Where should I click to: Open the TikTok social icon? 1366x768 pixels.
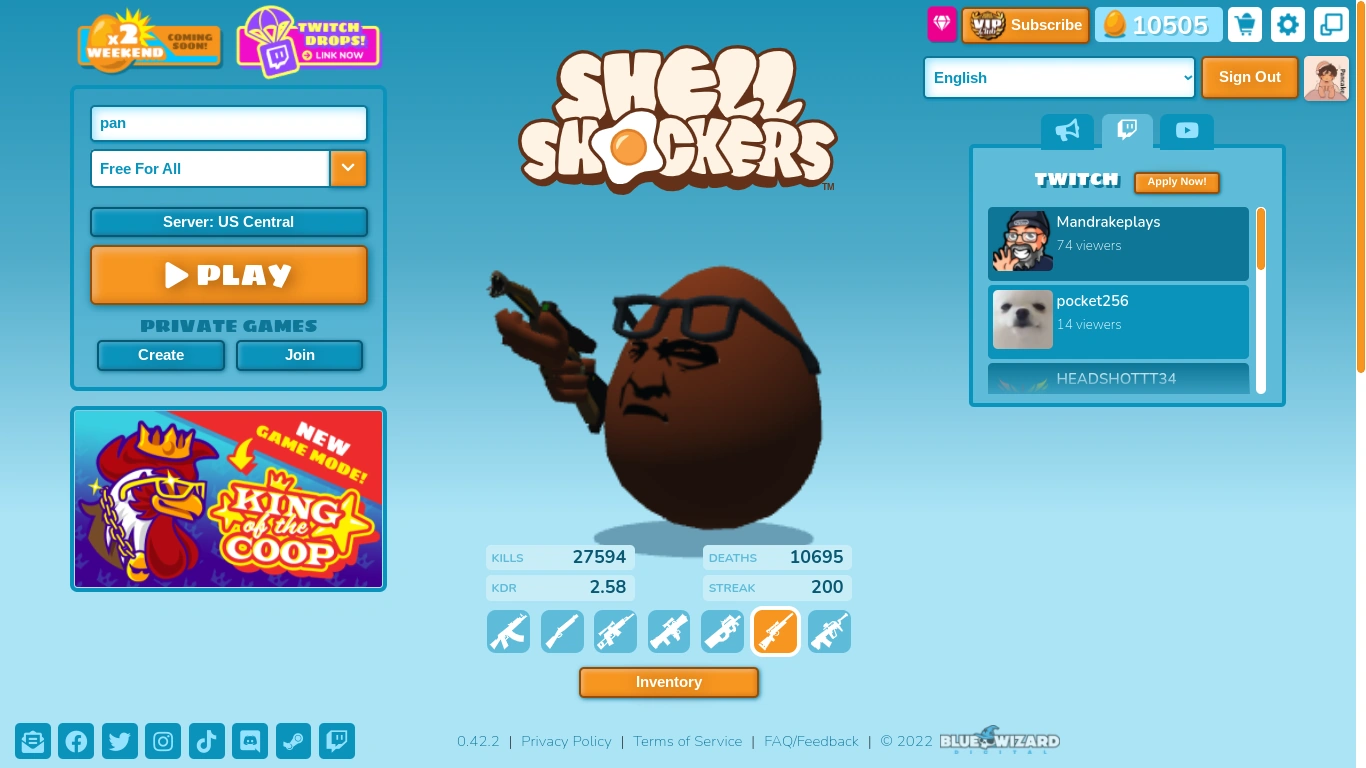click(x=206, y=741)
